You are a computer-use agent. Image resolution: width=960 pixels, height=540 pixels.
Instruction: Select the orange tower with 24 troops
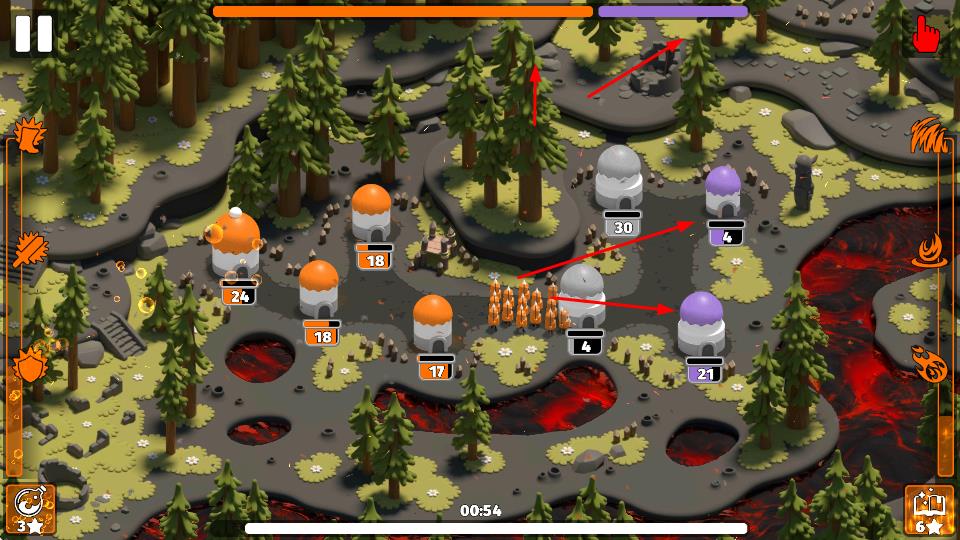236,245
